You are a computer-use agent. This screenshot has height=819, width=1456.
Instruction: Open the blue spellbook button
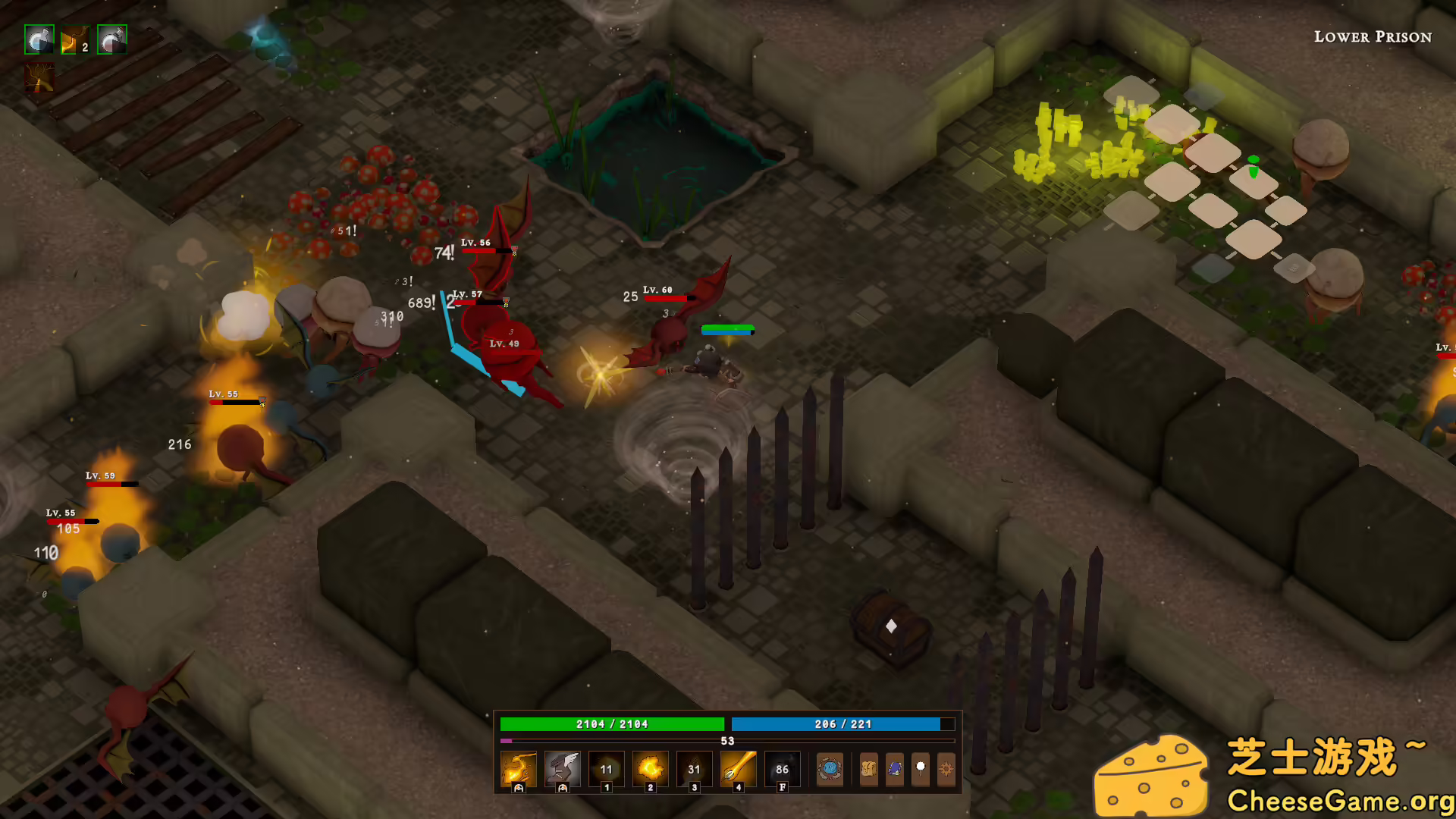(x=895, y=769)
